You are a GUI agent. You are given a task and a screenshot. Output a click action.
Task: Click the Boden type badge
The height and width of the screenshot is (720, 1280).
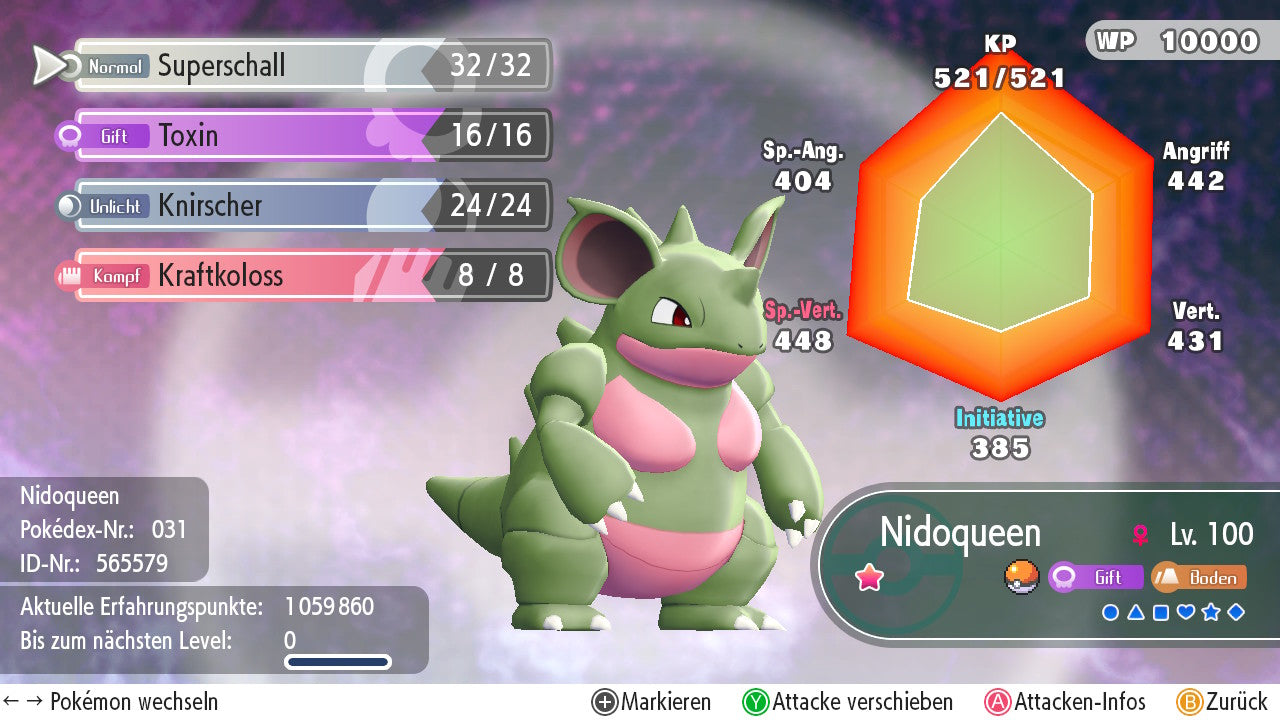pos(1201,577)
